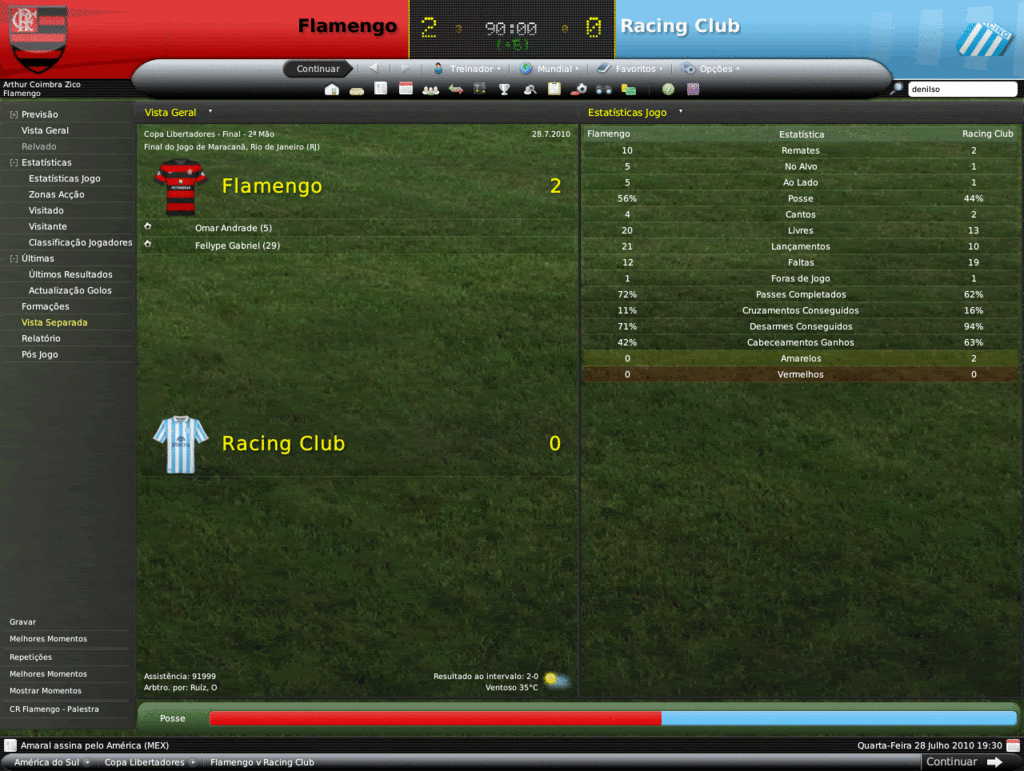The width and height of the screenshot is (1024, 771).
Task: Go to the Pós Jogo section
Action: 41,355
